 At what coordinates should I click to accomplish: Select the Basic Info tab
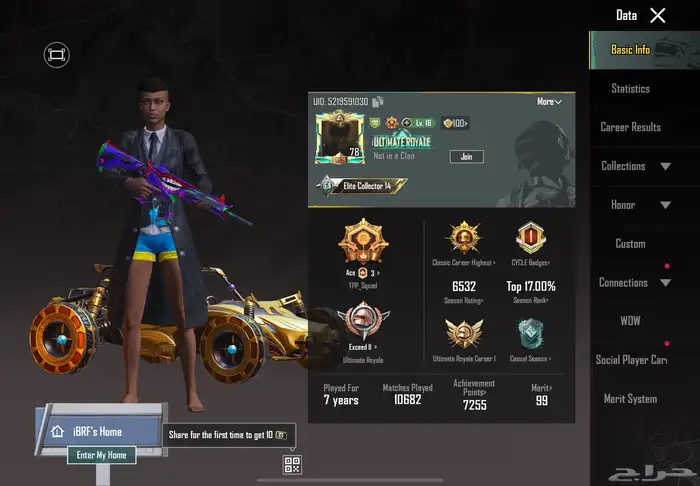pyautogui.click(x=630, y=50)
